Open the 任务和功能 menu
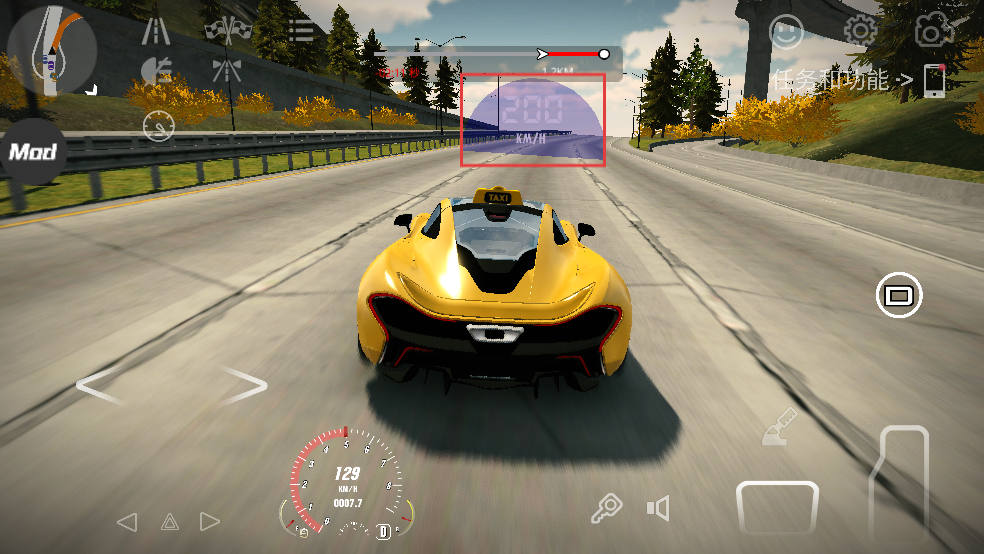 pyautogui.click(x=842, y=80)
